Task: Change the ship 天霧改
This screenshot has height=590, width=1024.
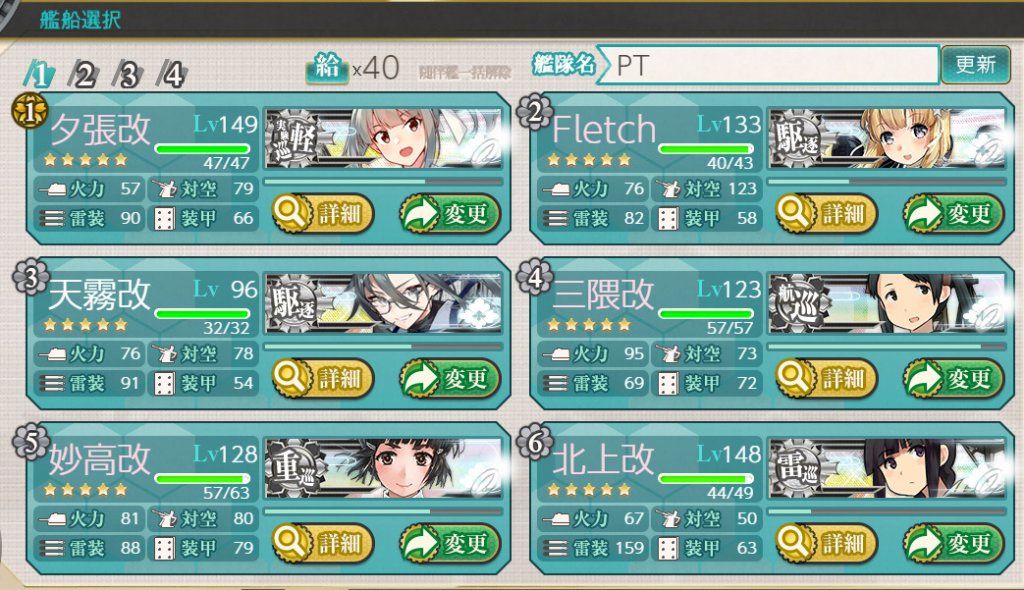Action: [x=450, y=379]
